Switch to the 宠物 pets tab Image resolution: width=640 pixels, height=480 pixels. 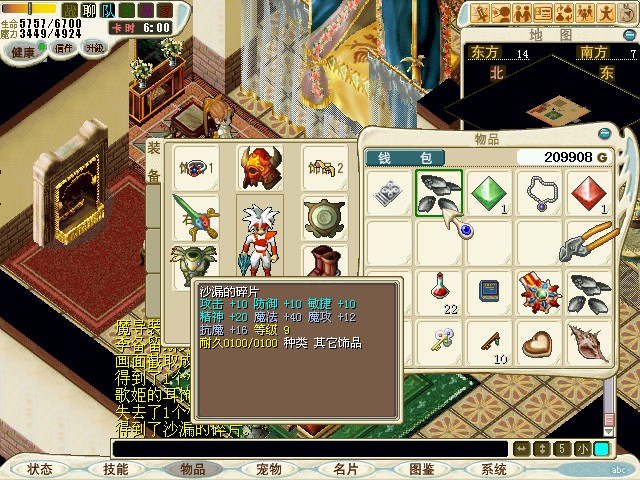point(269,468)
